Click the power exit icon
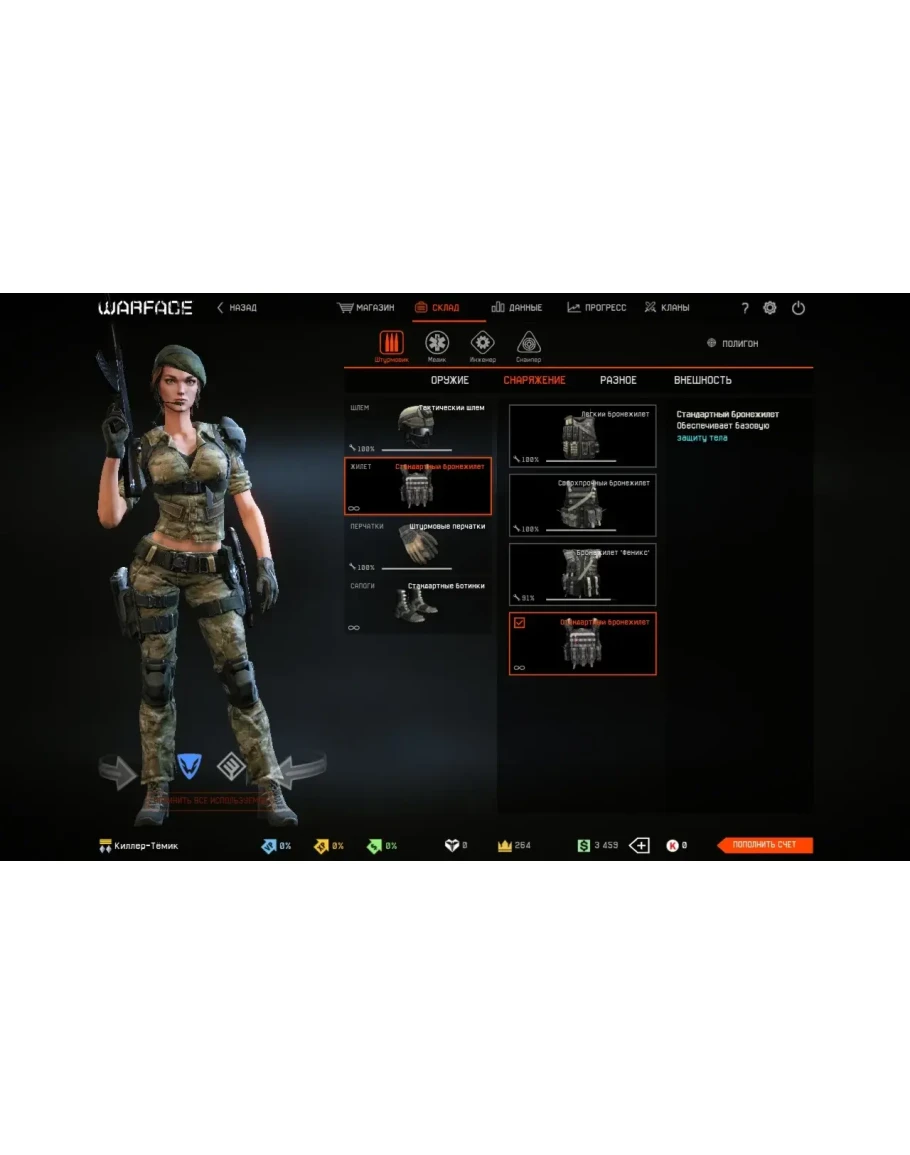Screen dimensions: 910x1155 [798, 309]
